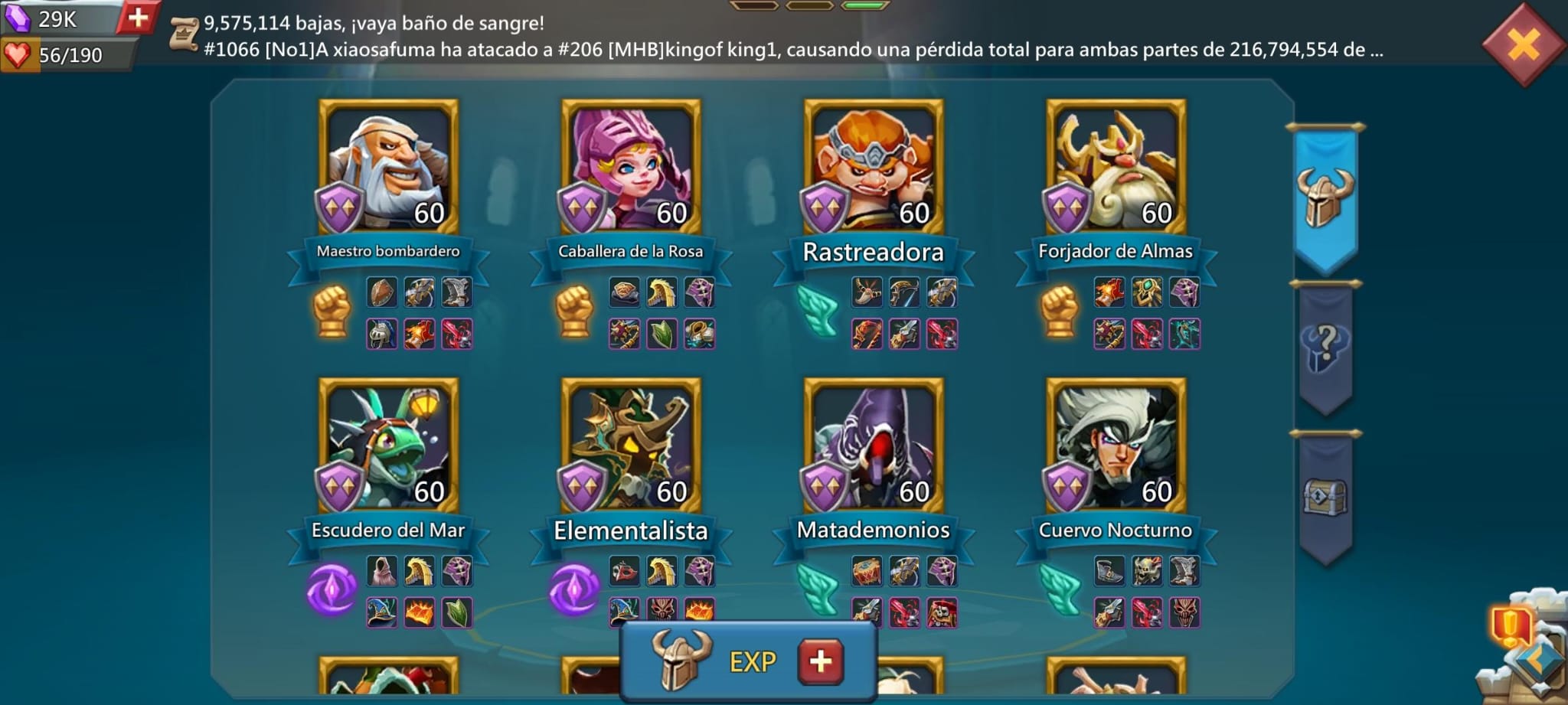Pick the Elementalista hero portrait
This screenshot has width=1568, height=705.
tap(631, 446)
